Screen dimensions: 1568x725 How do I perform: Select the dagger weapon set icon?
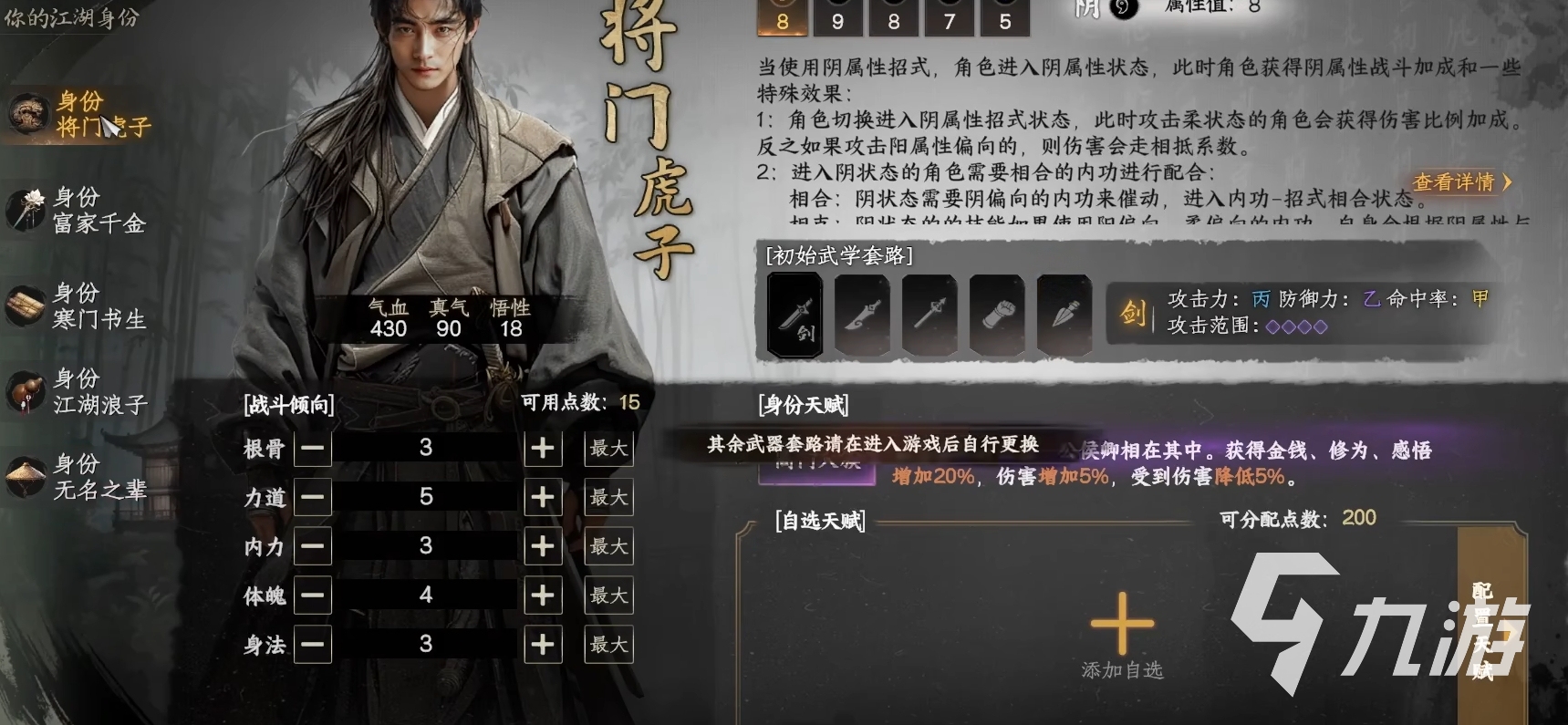point(1064,315)
